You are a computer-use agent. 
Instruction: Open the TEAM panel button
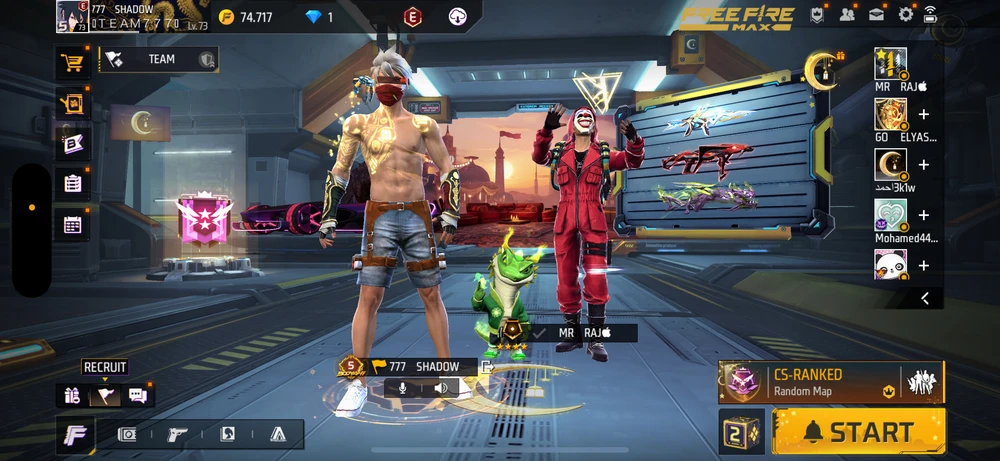tap(159, 60)
